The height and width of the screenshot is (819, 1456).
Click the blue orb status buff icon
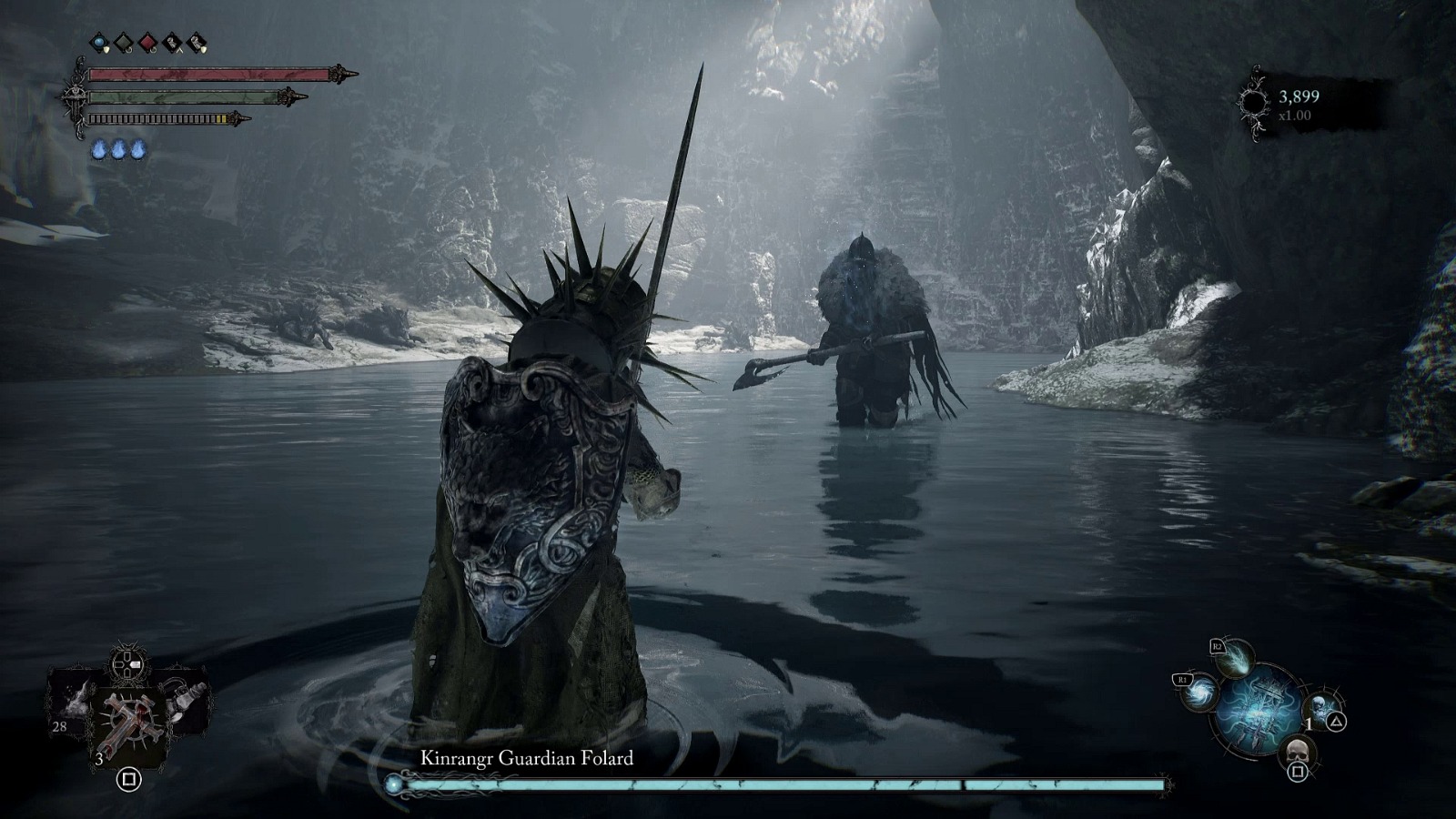(x=99, y=43)
